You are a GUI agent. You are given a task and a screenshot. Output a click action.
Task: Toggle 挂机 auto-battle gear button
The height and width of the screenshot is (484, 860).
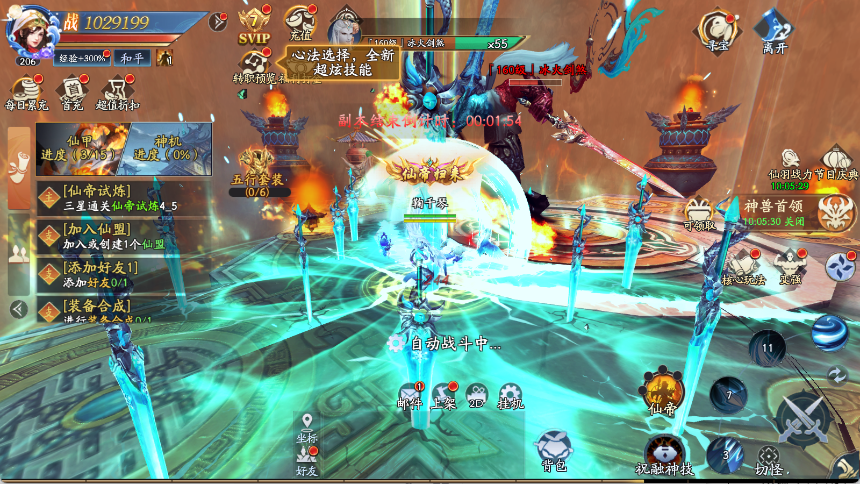point(511,396)
